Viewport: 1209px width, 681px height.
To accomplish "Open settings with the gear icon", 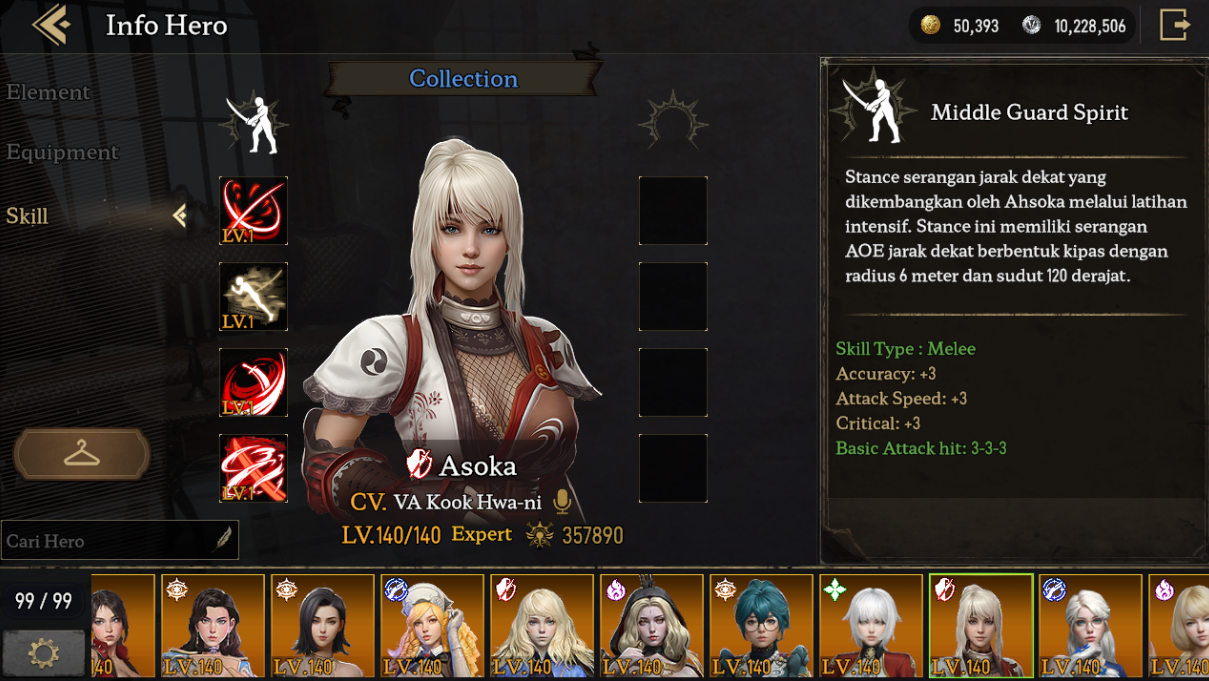I will click(43, 654).
